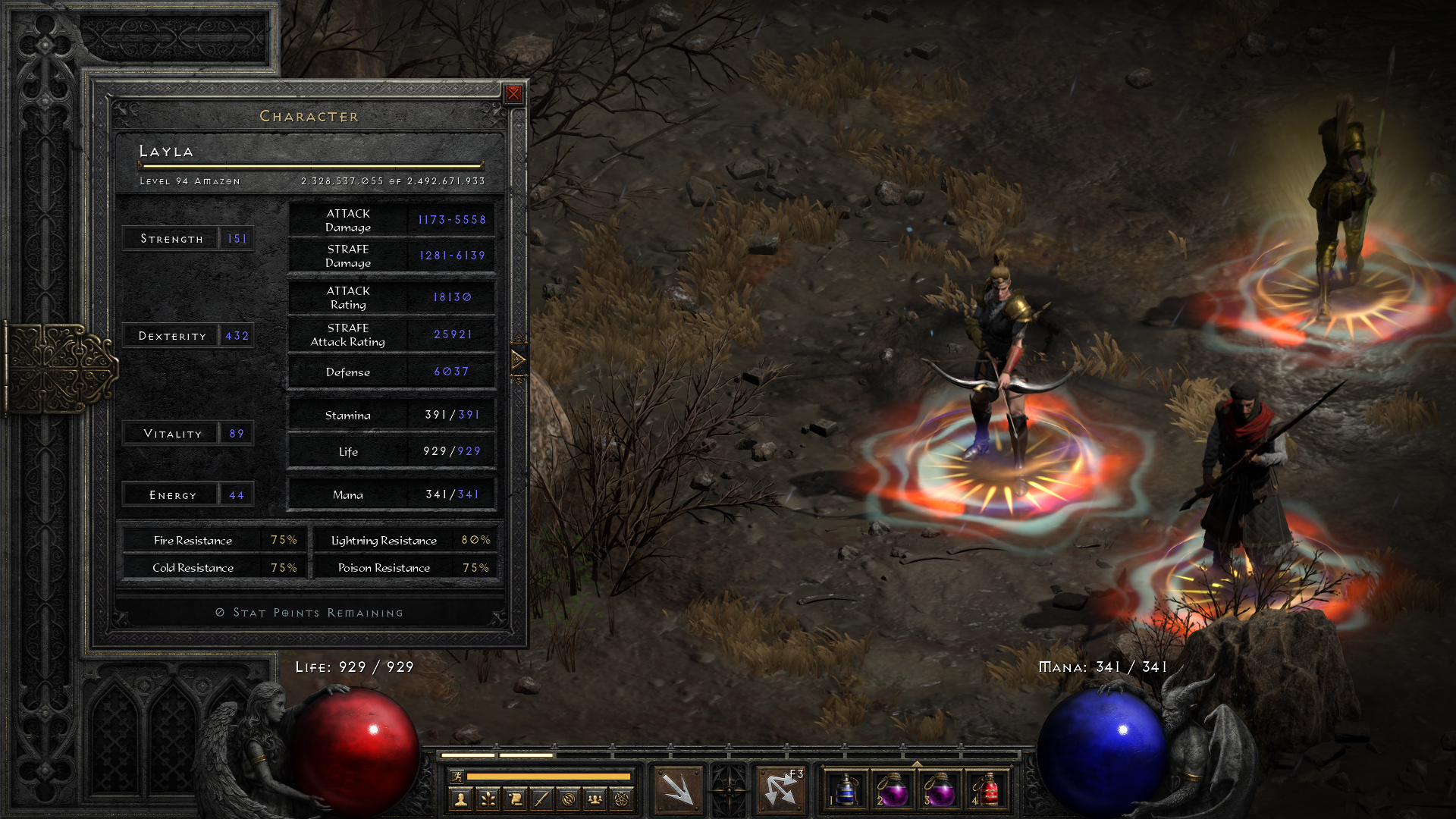Viewport: 1456px width, 819px height.
Task: Drink the purple rejuvenation potion in slot 2
Action: (893, 790)
